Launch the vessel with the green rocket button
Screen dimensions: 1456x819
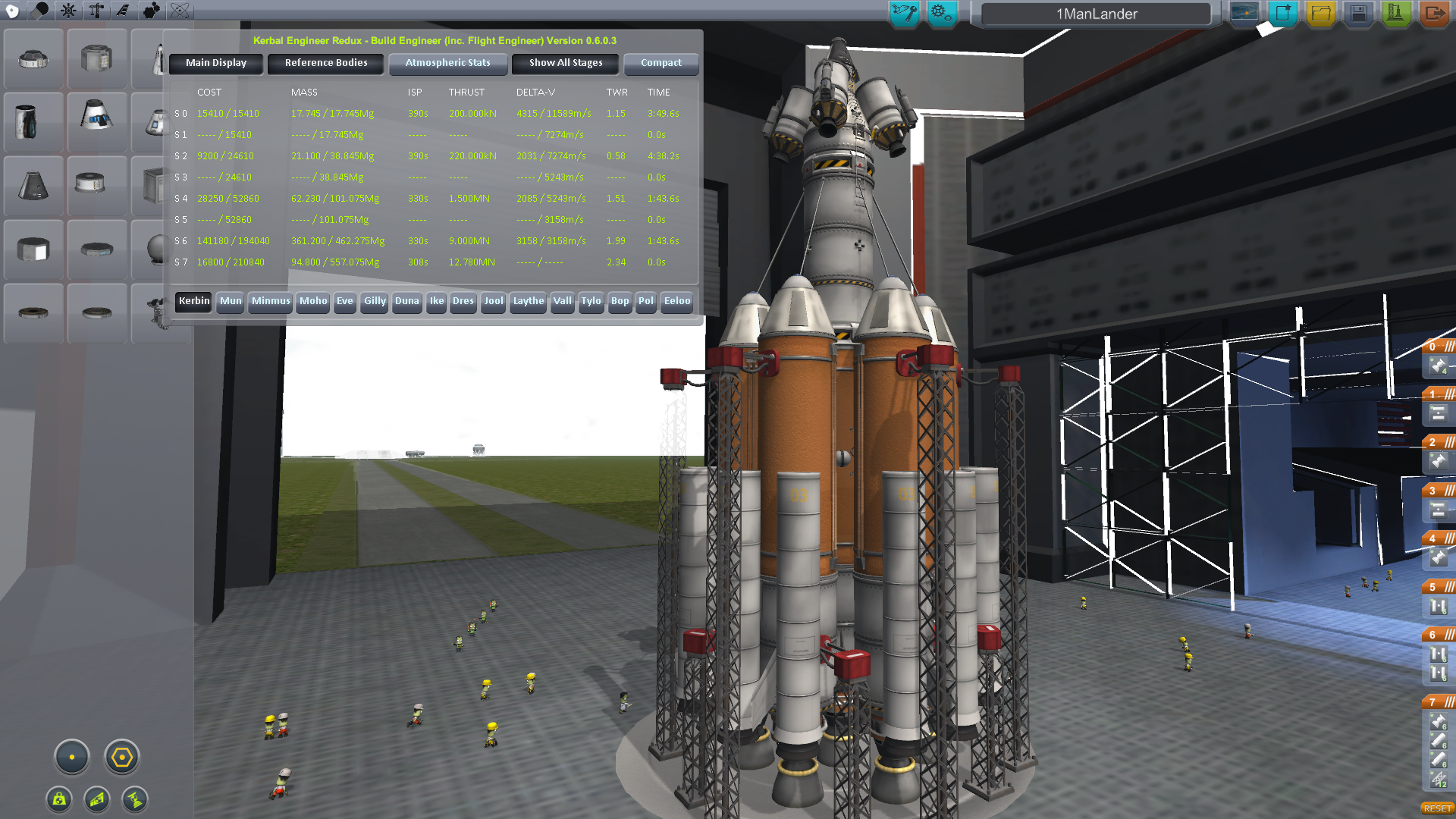1396,13
